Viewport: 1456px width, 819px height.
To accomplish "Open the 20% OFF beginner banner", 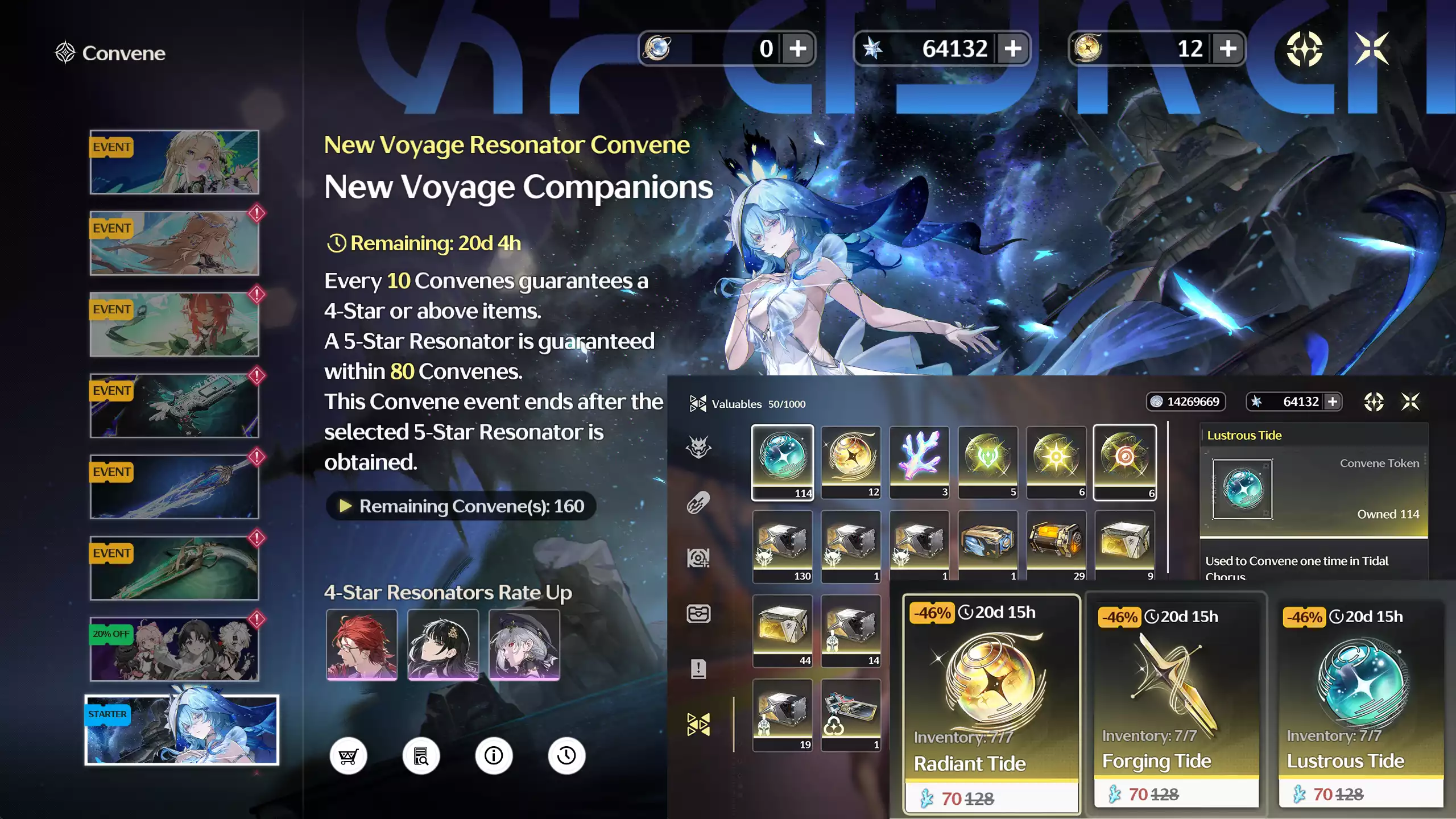I will coord(175,648).
